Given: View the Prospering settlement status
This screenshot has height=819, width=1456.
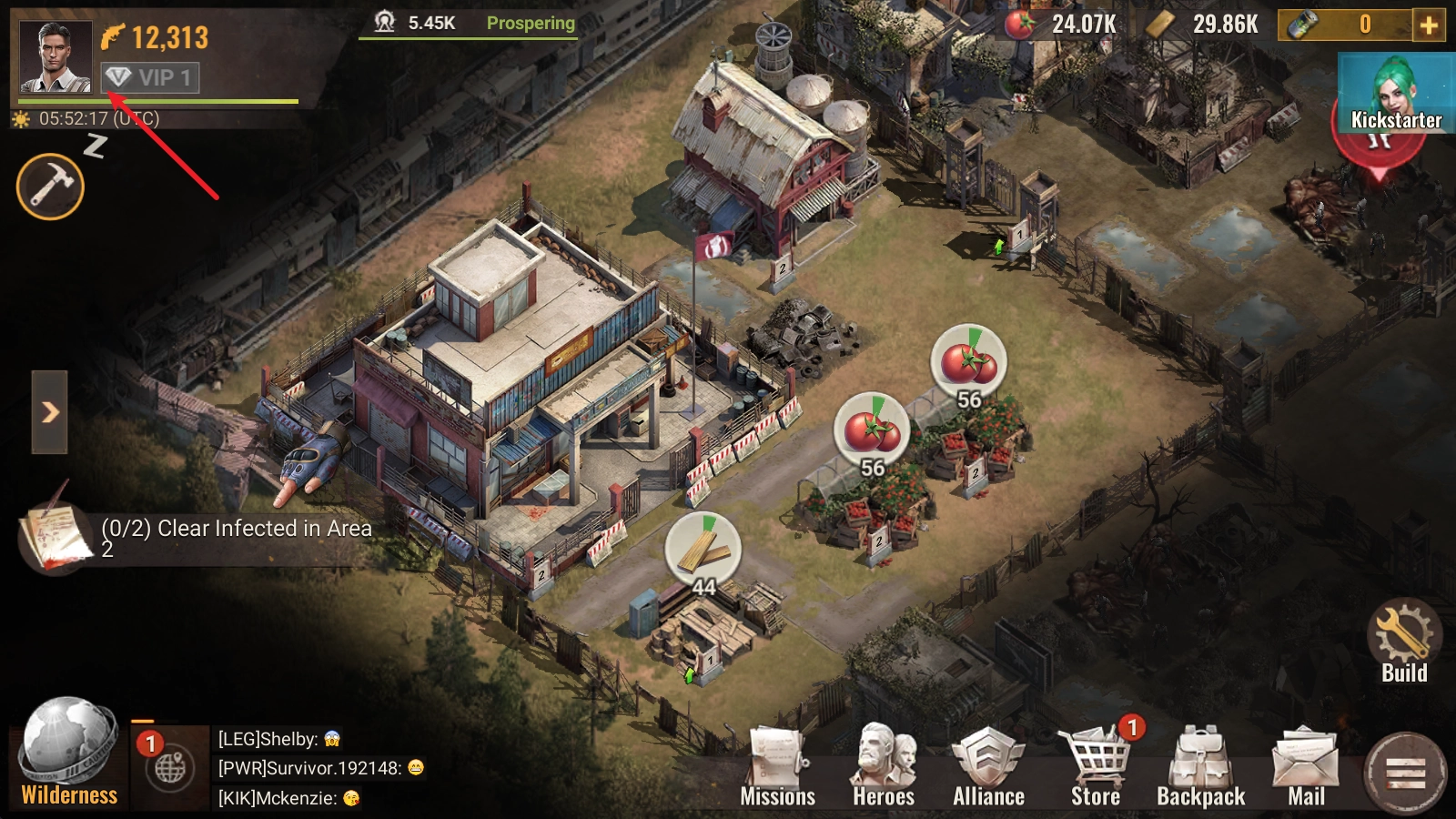Looking at the screenshot, I should coord(531,24).
